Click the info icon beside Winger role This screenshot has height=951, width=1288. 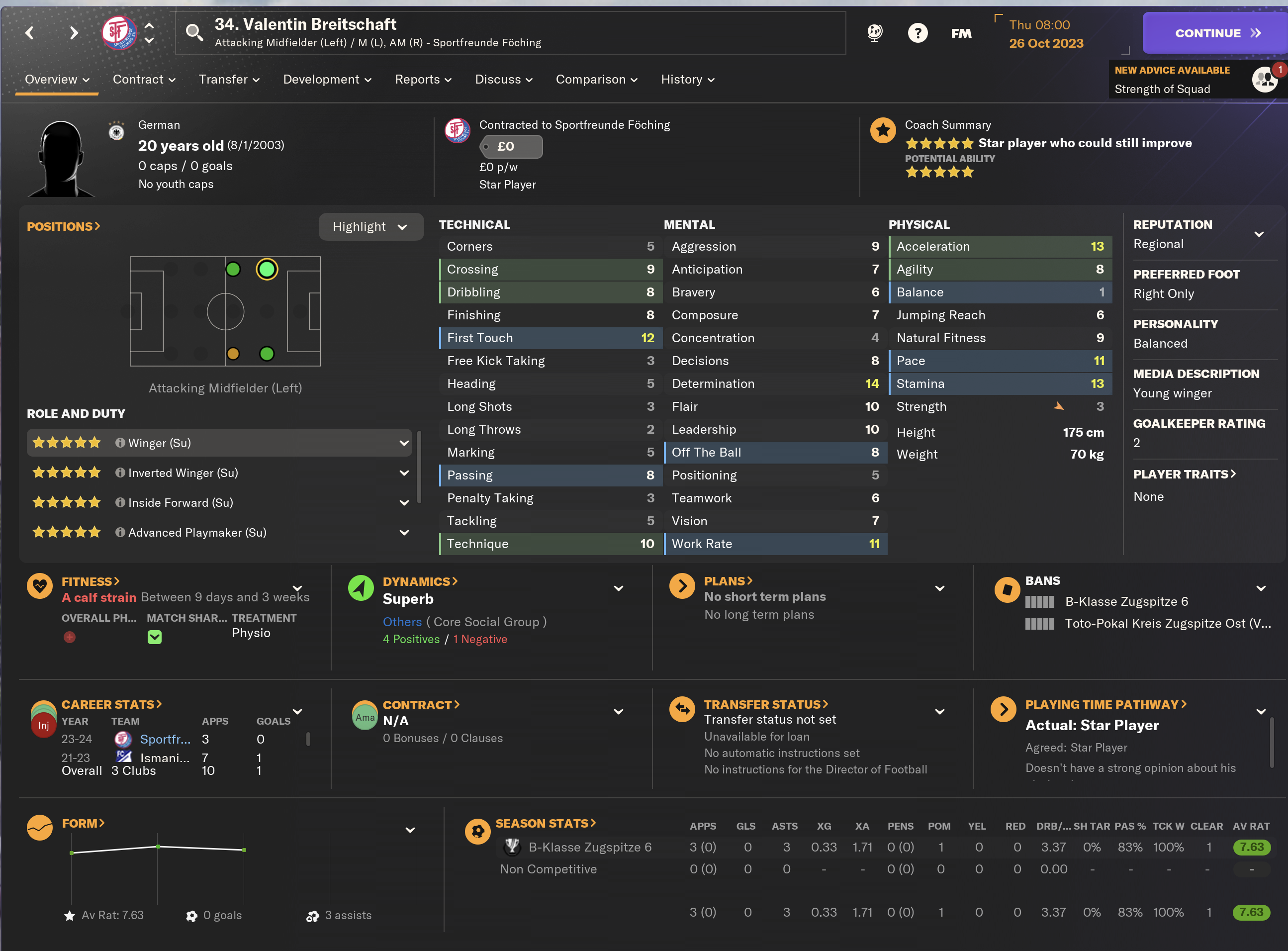(120, 443)
